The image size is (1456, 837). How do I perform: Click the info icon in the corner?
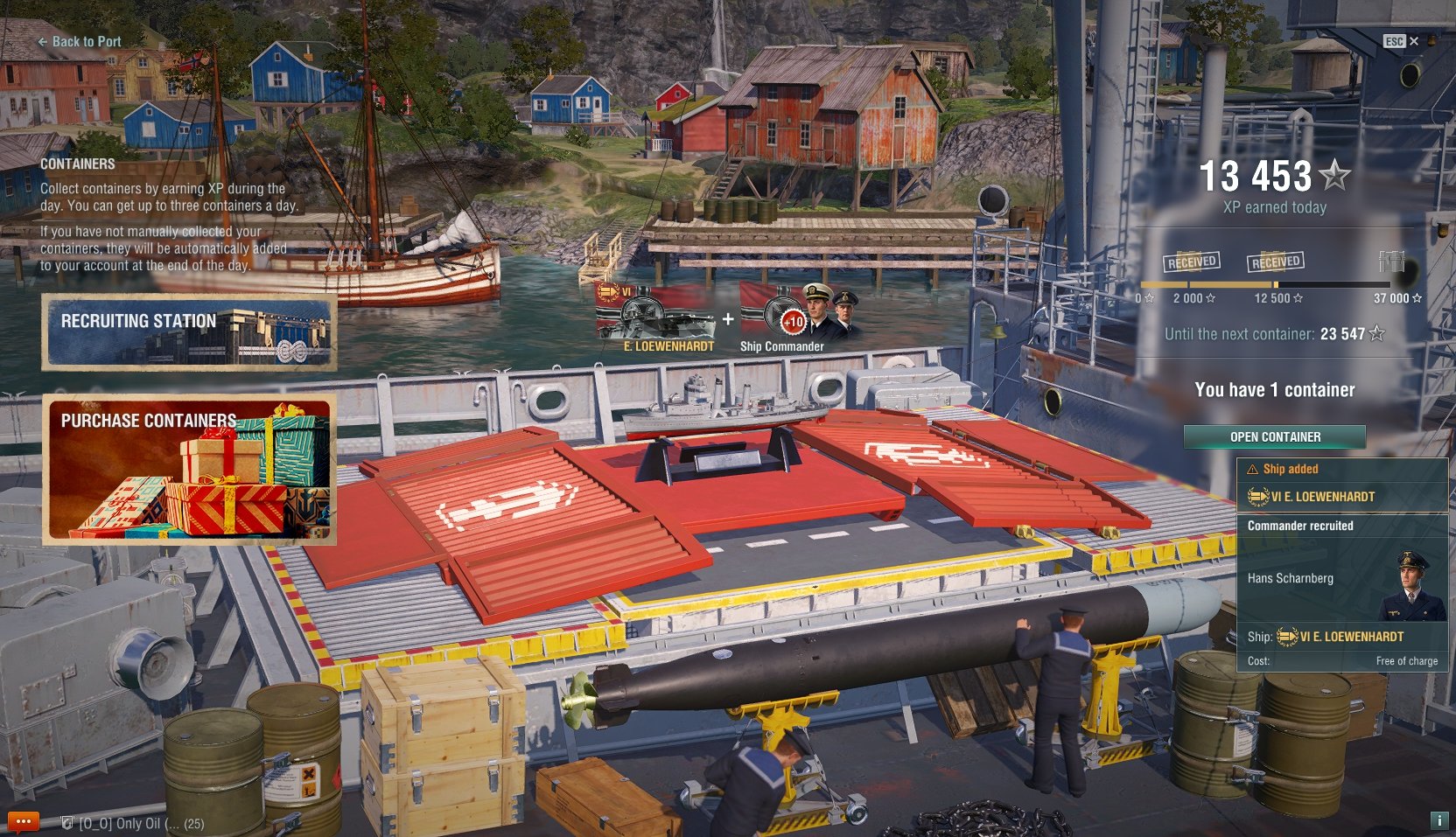coord(1438,820)
